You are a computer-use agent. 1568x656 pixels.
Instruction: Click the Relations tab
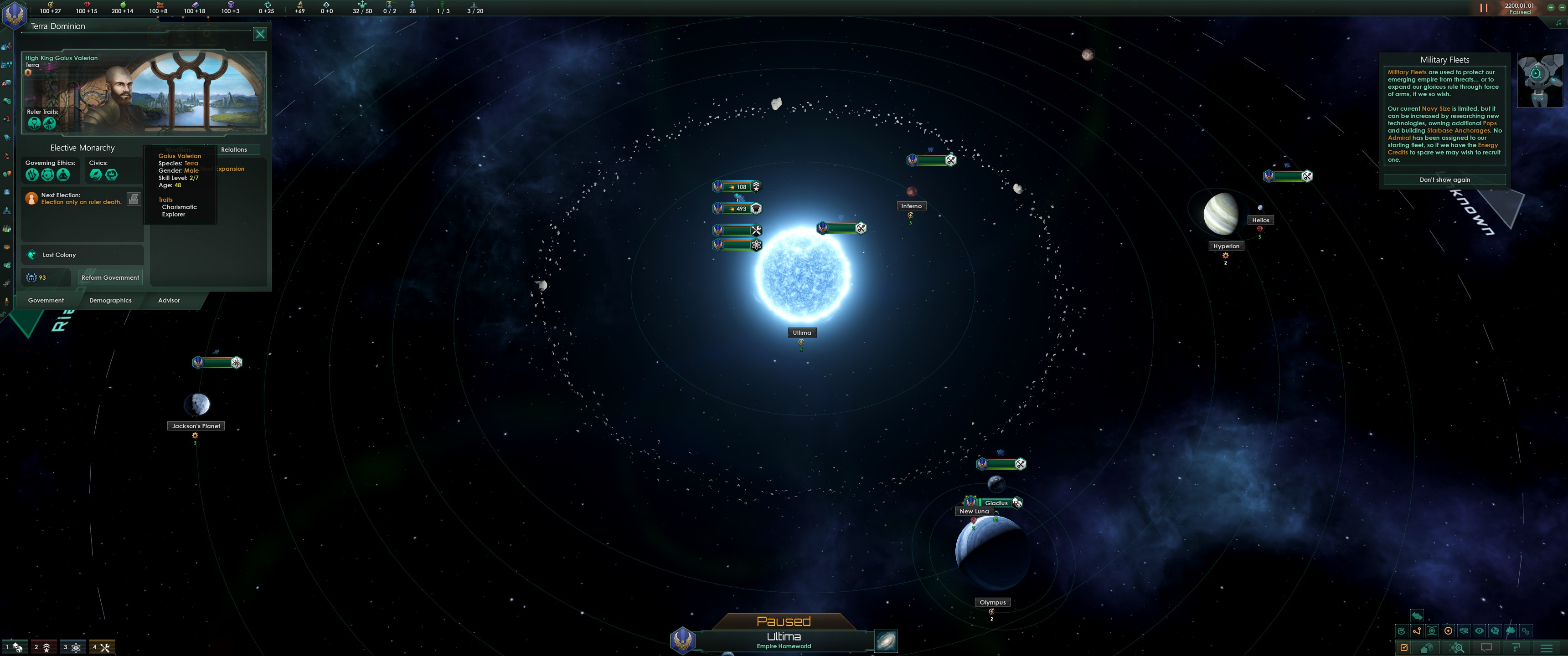coord(234,149)
